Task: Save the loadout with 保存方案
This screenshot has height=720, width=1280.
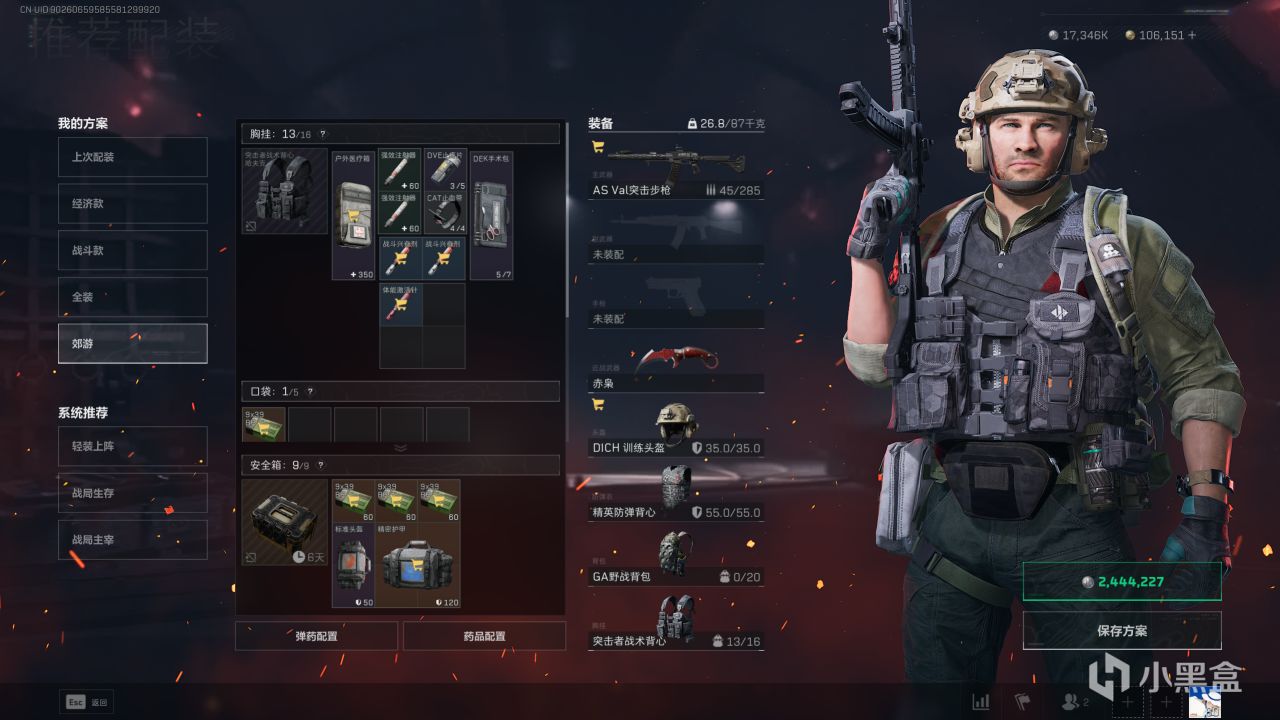Action: [1122, 631]
